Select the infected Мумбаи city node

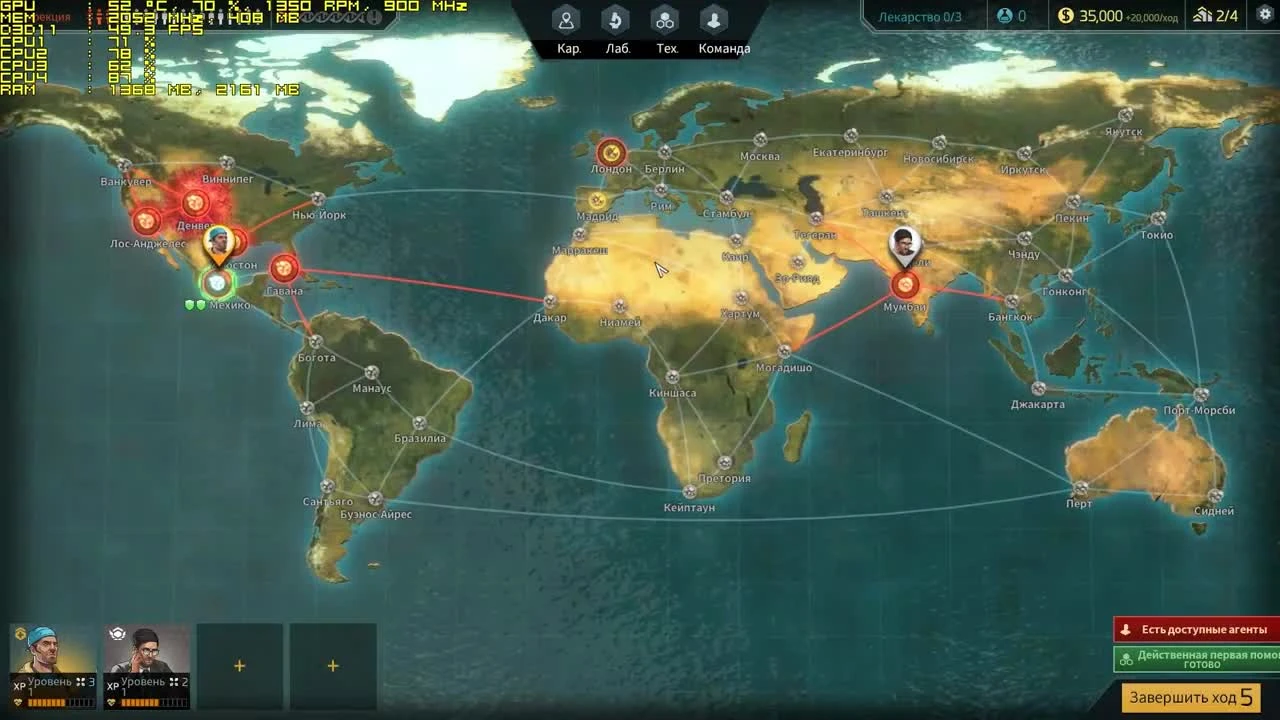point(904,285)
